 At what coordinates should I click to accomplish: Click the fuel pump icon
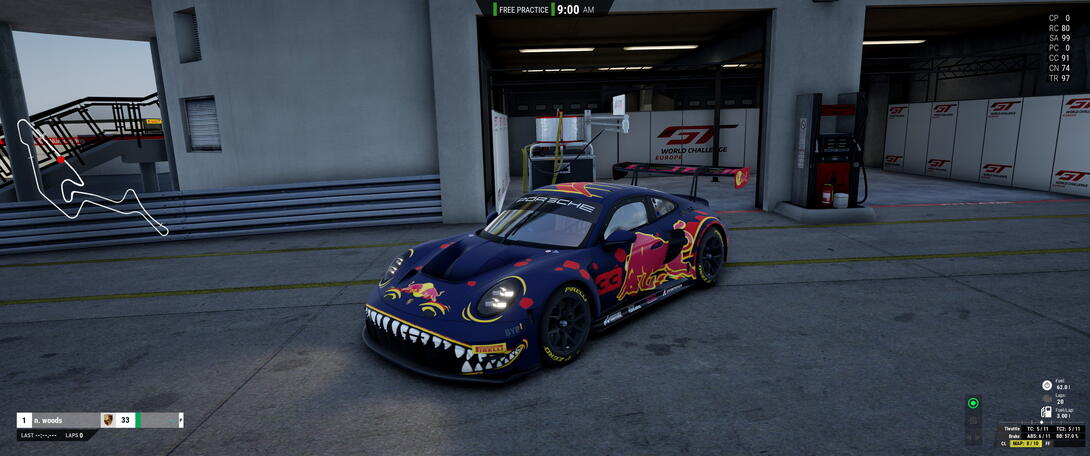pos(1047,412)
